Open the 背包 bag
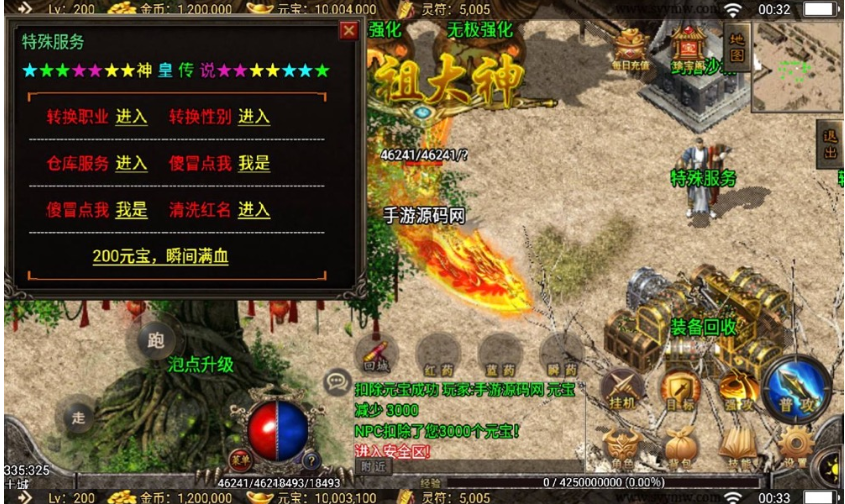The image size is (845, 504). [x=680, y=448]
